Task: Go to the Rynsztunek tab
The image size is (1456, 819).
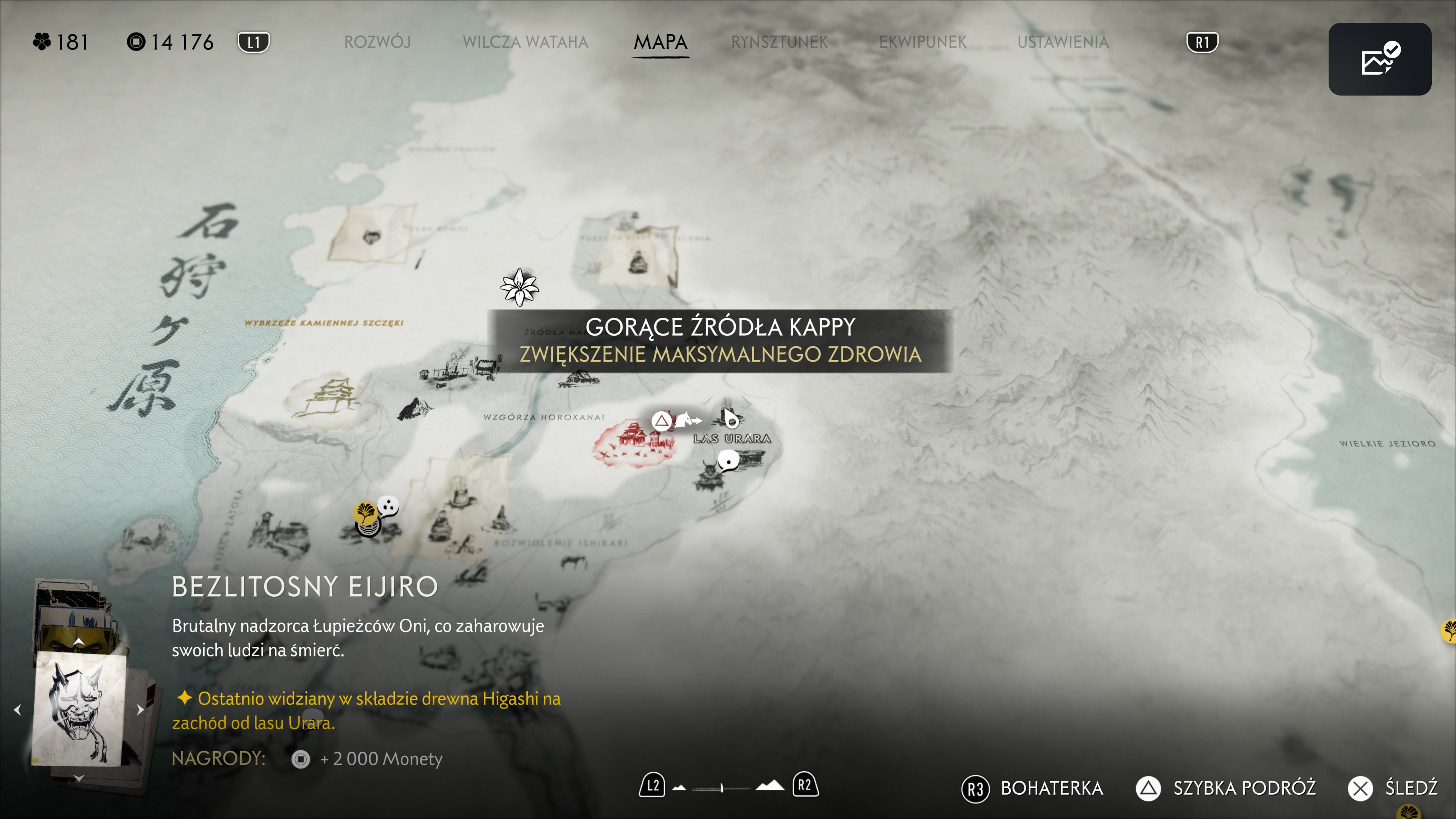Action: [x=779, y=42]
